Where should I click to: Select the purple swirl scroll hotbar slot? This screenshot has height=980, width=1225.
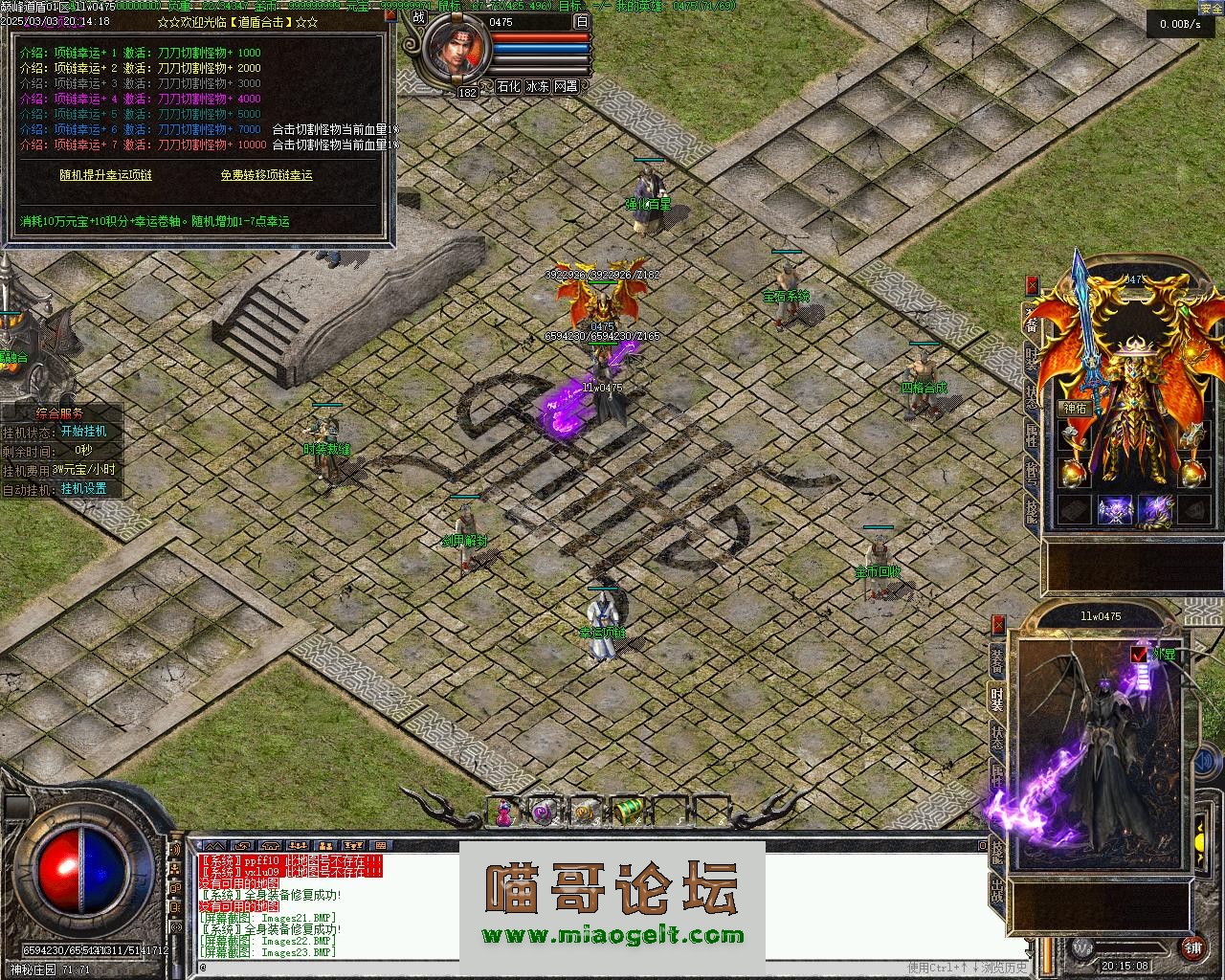(x=544, y=813)
